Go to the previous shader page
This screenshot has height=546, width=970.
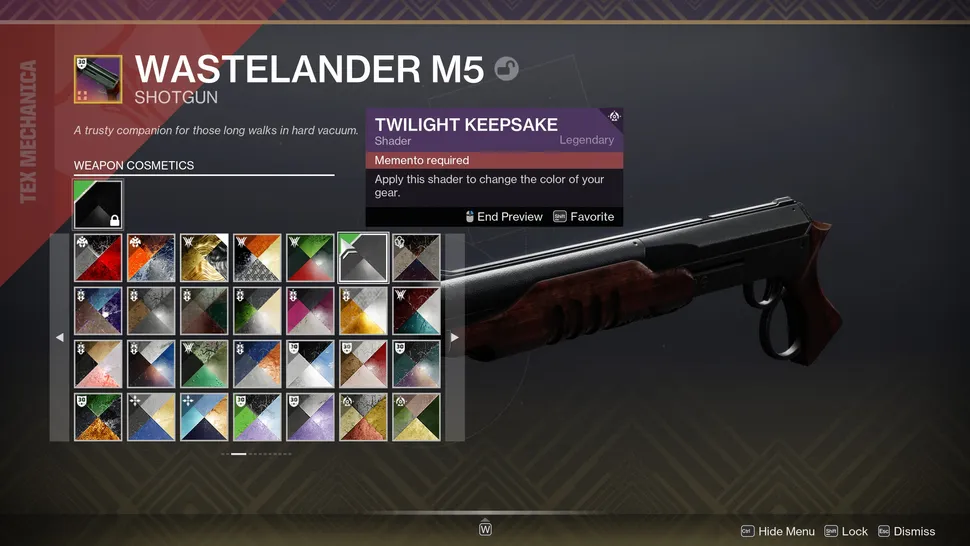(x=59, y=338)
